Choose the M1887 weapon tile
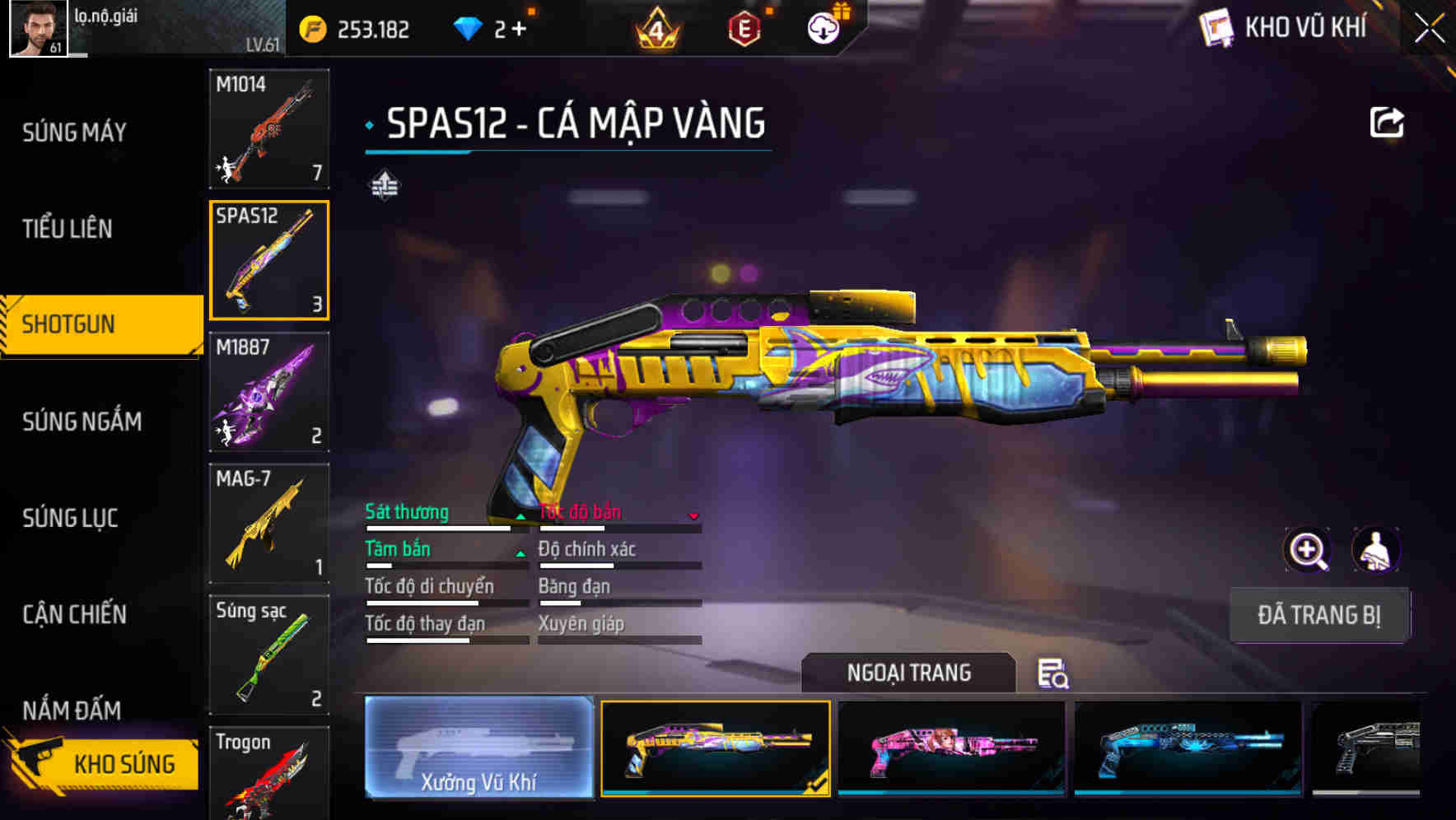 tap(269, 392)
